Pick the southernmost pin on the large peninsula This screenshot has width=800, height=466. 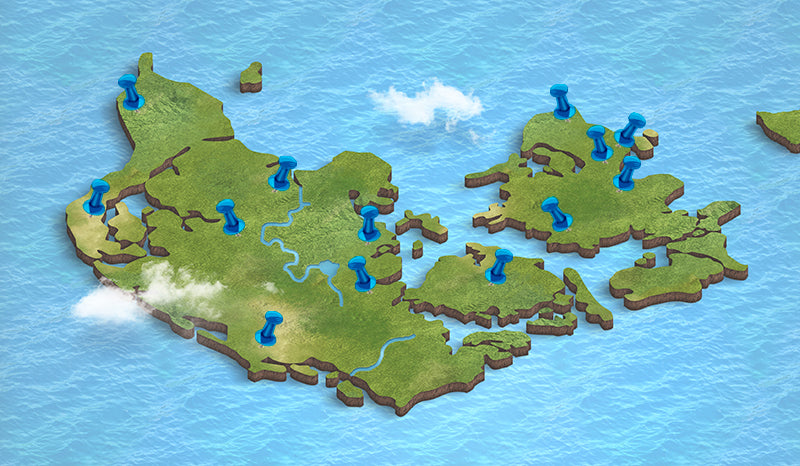point(269,327)
